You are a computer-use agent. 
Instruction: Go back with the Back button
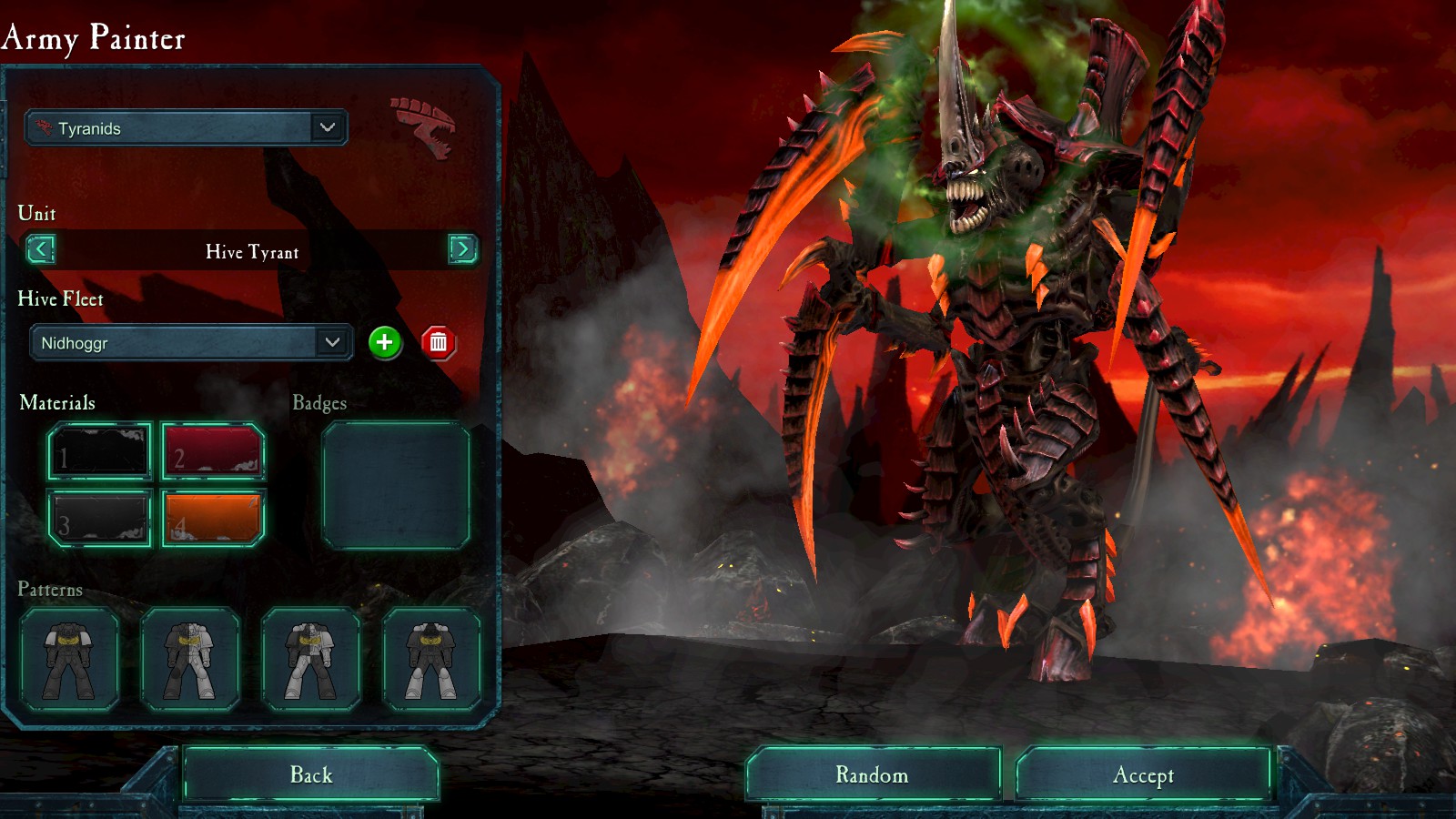[310, 775]
